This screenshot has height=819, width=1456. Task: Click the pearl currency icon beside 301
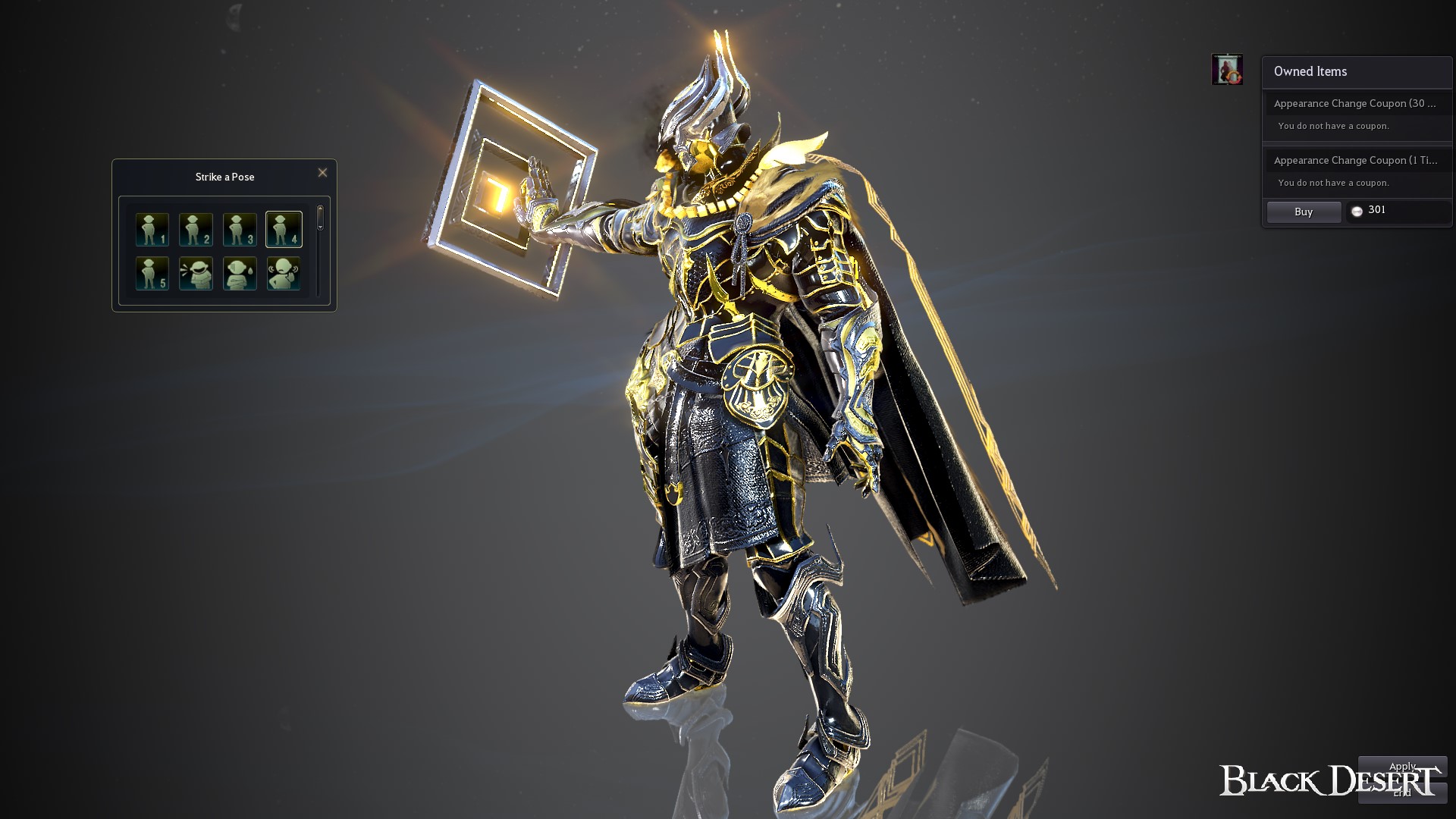[x=1357, y=212]
